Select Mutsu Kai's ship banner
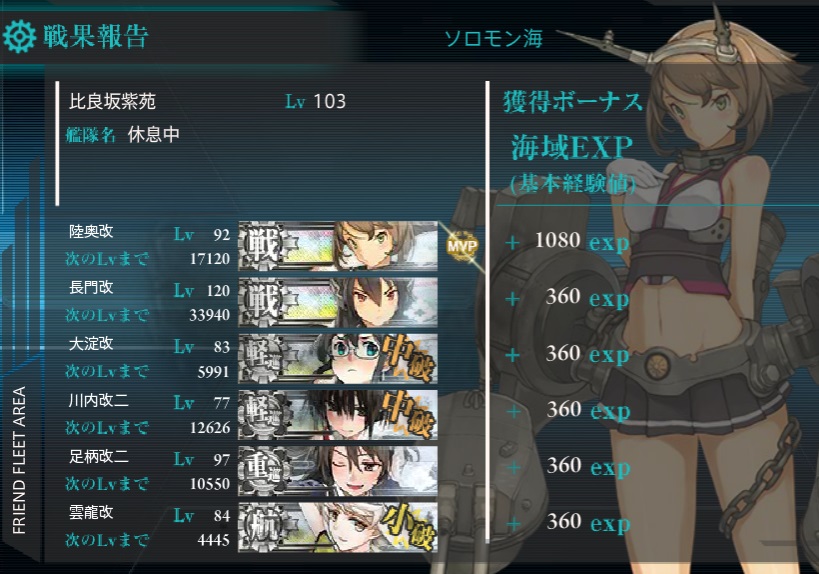This screenshot has height=574, width=819. click(338, 243)
